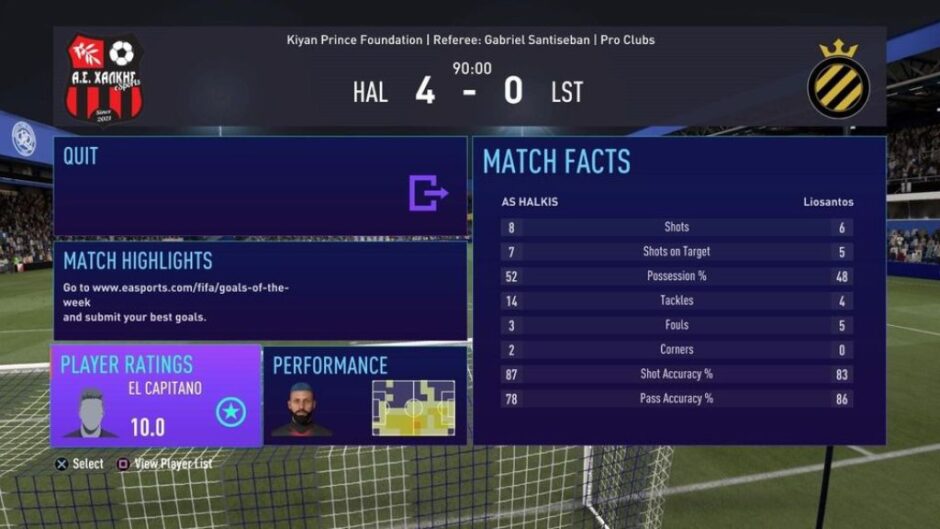Open the Performance tile
Image resolution: width=940 pixels, height=529 pixels.
[x=366, y=396]
